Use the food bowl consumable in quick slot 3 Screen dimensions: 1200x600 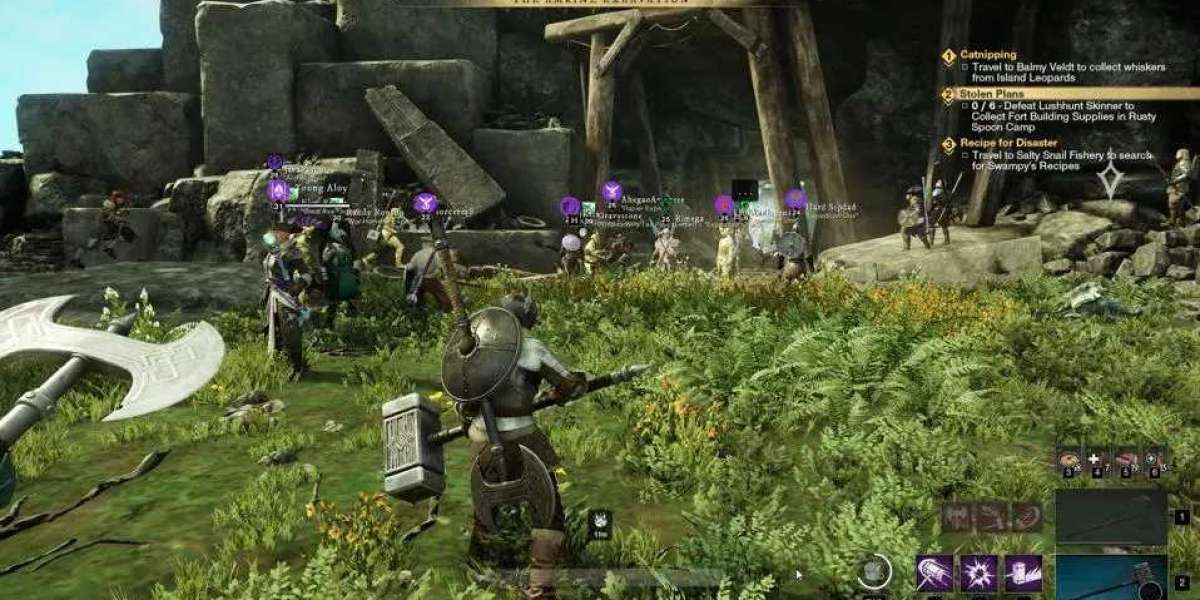point(1069,460)
